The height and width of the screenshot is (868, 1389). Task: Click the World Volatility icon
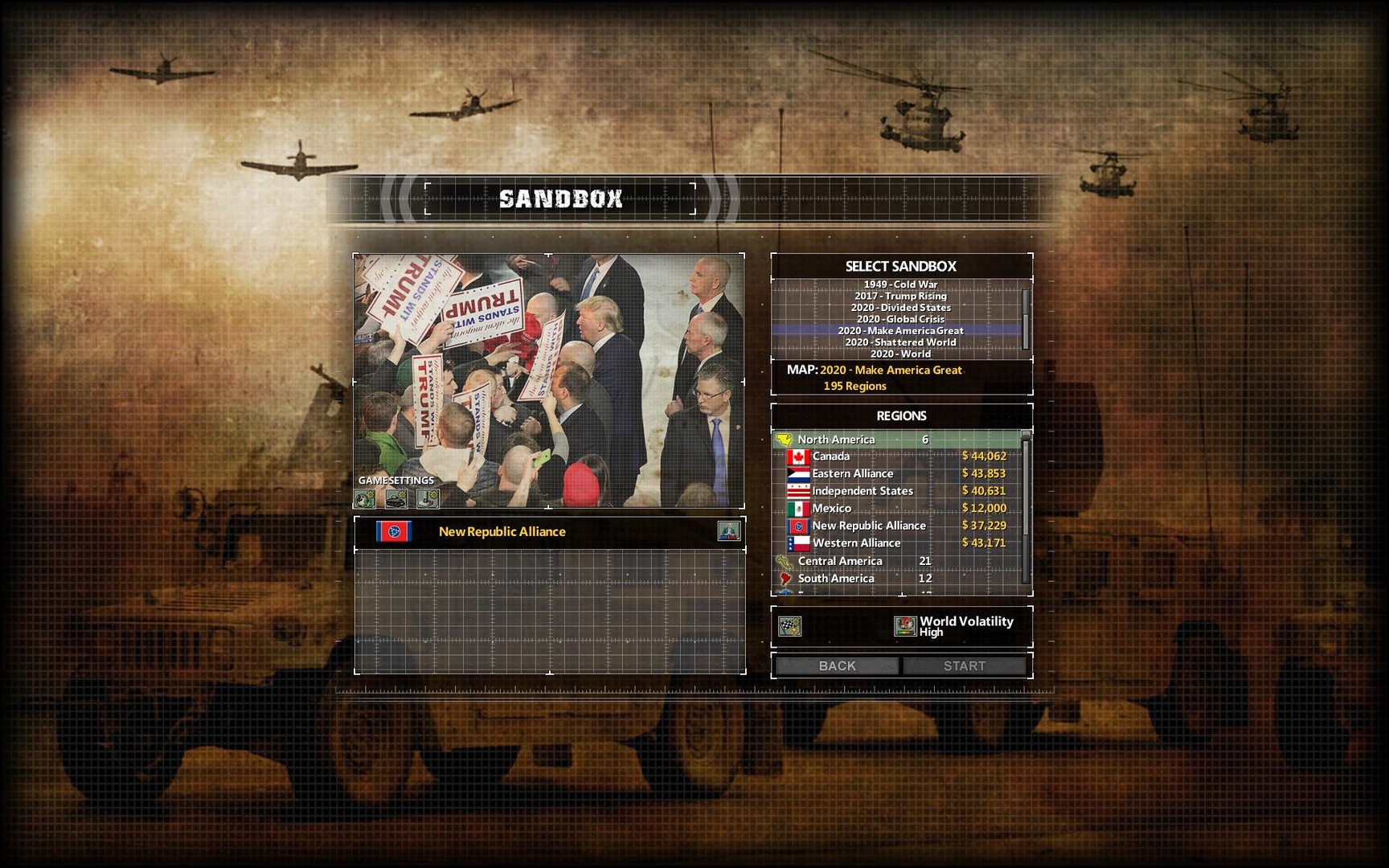[x=907, y=626]
